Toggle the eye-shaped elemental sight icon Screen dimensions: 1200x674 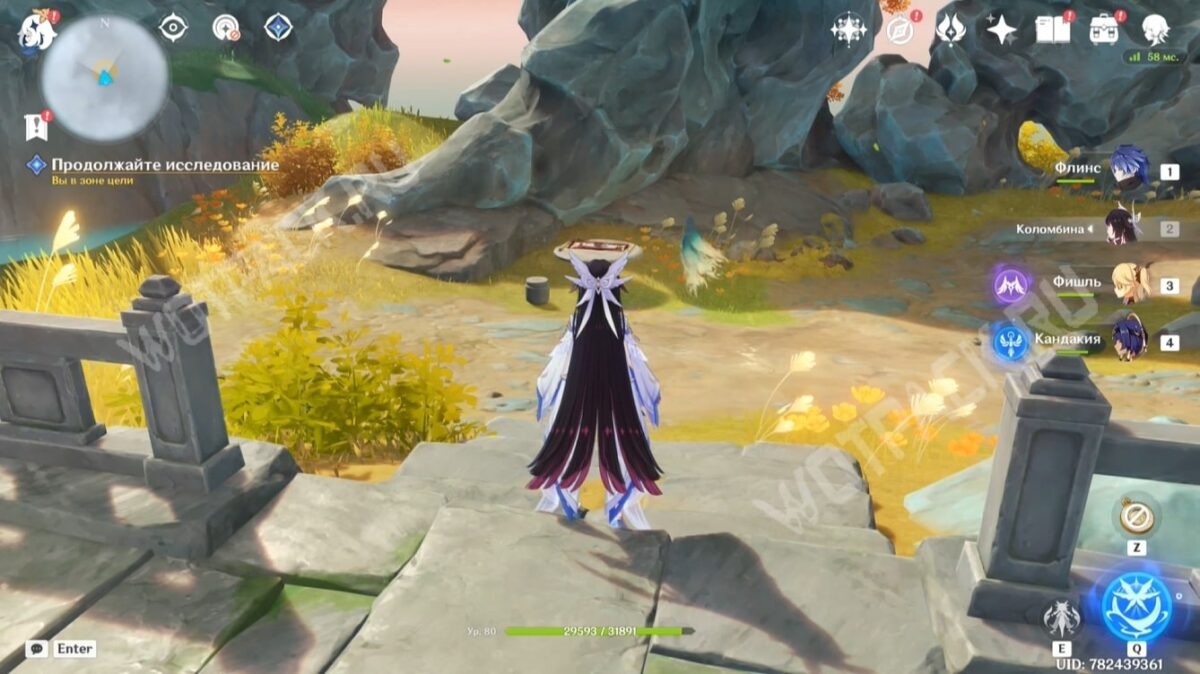pyautogui.click(x=173, y=28)
